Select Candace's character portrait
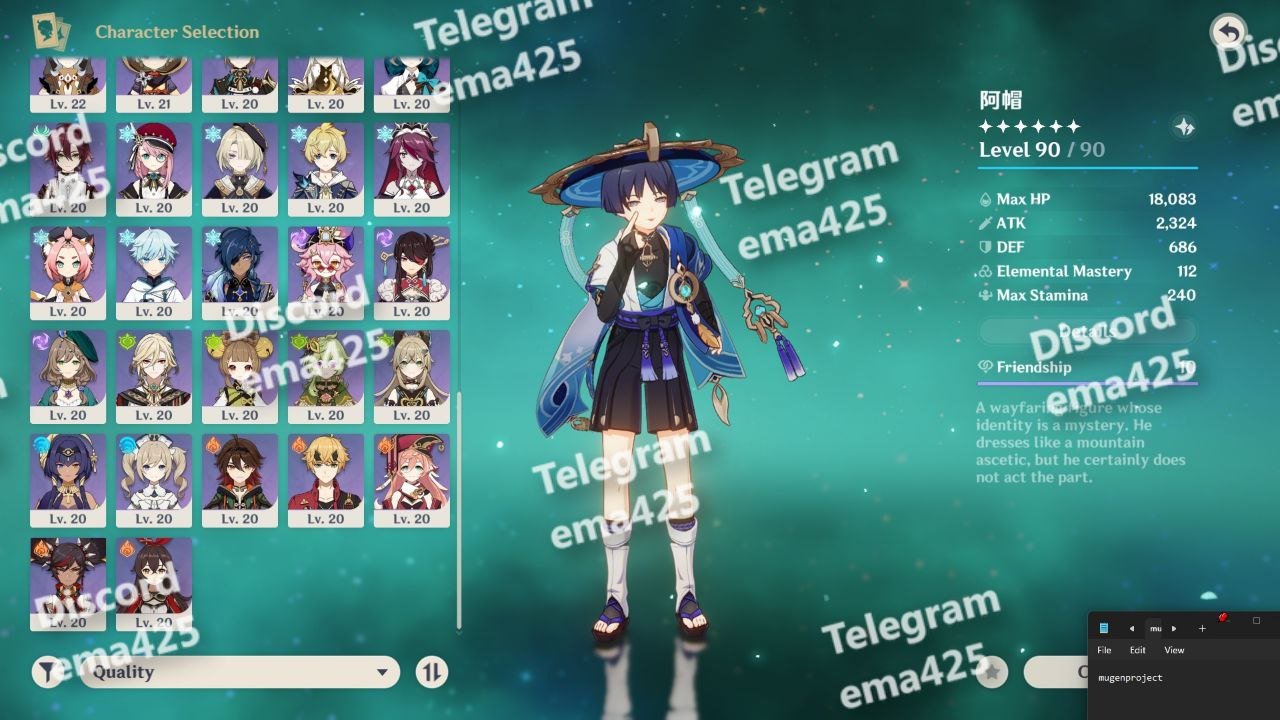Viewport: 1280px width, 720px height. (x=68, y=474)
